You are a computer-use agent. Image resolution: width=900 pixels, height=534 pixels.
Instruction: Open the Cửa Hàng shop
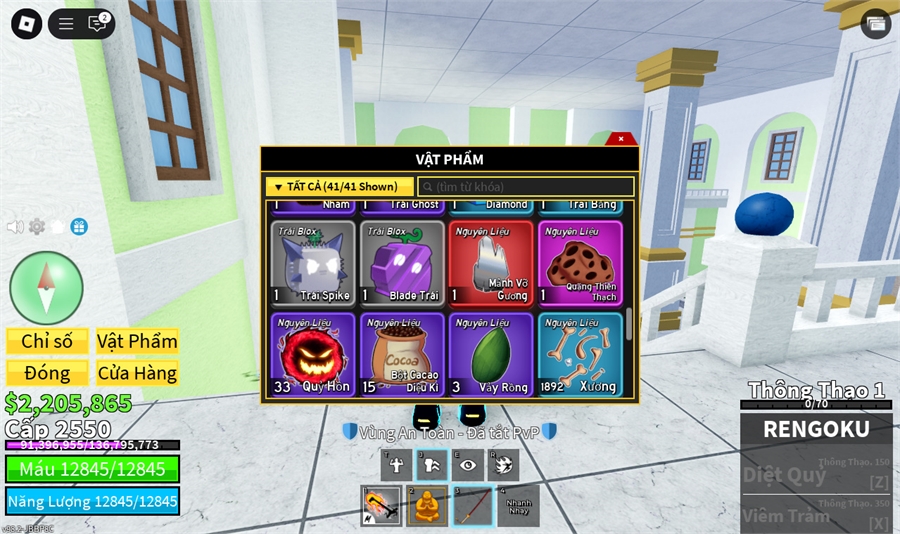[137, 373]
